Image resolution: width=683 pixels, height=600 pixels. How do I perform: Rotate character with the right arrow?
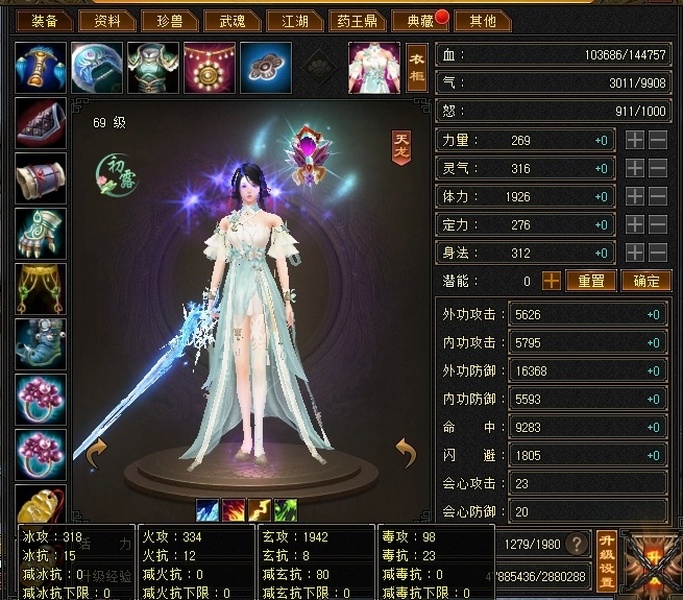[405, 455]
